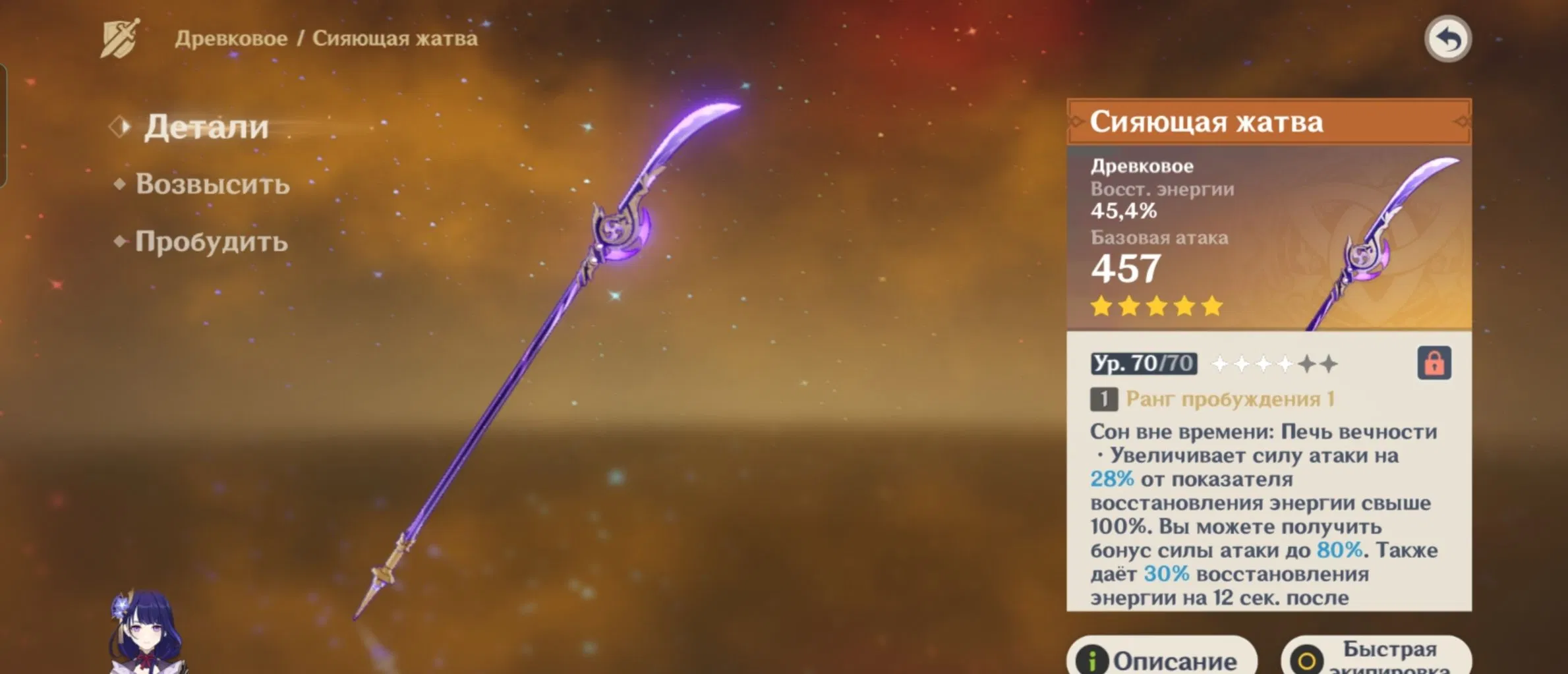The height and width of the screenshot is (674, 1568).
Task: Switch to the Детали tab
Action: (206, 126)
